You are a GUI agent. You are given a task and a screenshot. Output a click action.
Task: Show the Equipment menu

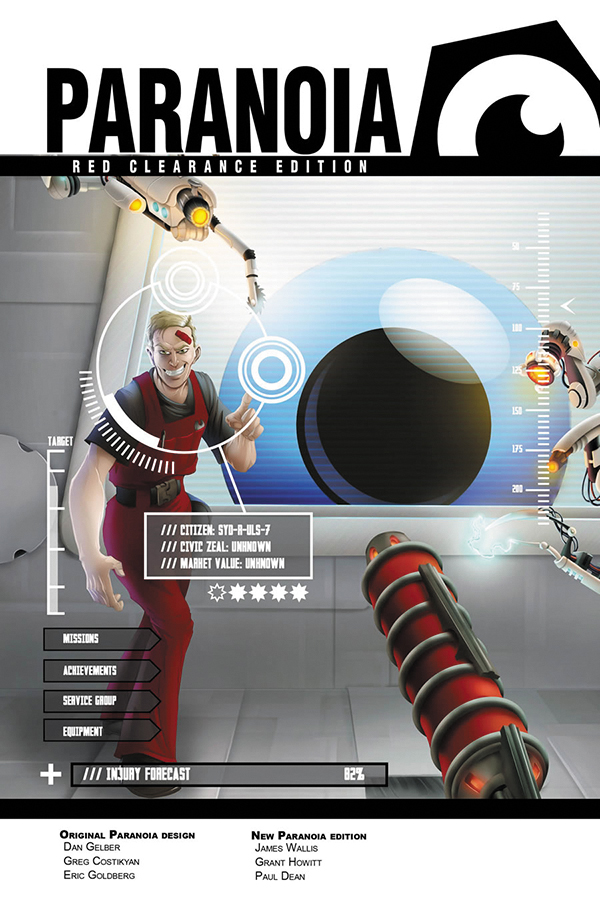pos(98,731)
